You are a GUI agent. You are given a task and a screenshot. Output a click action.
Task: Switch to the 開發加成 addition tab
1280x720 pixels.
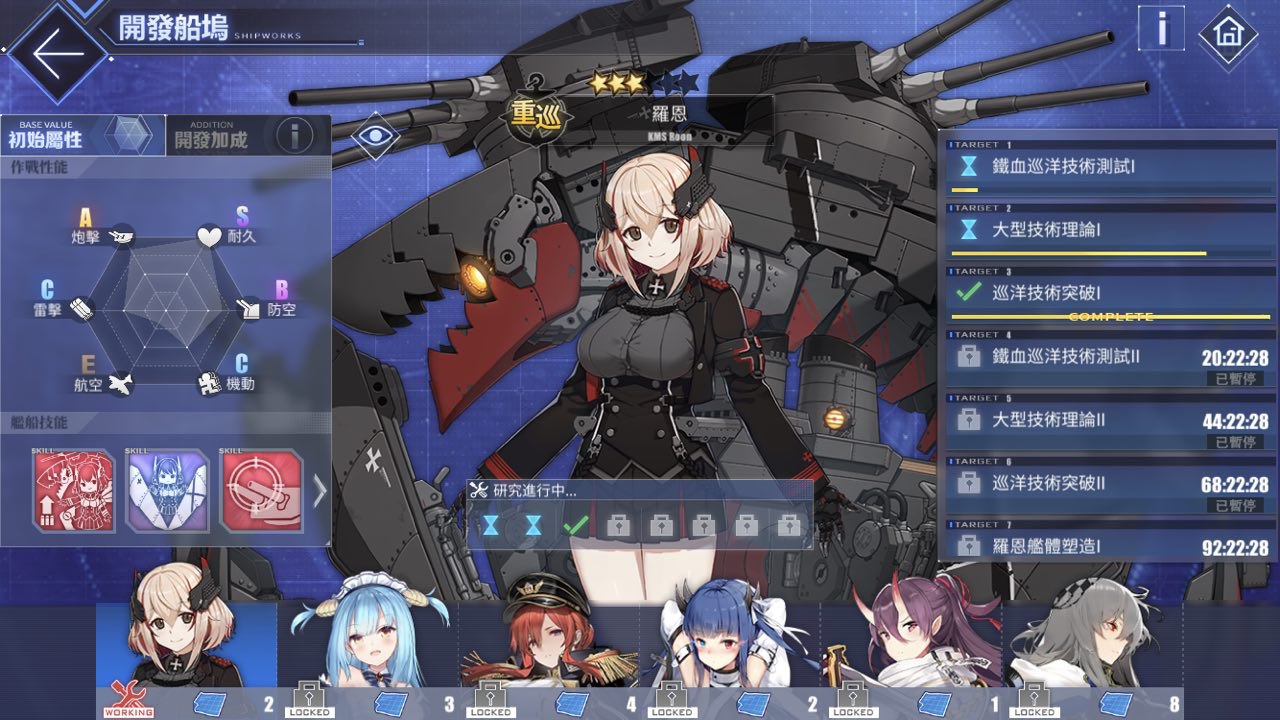pos(212,136)
